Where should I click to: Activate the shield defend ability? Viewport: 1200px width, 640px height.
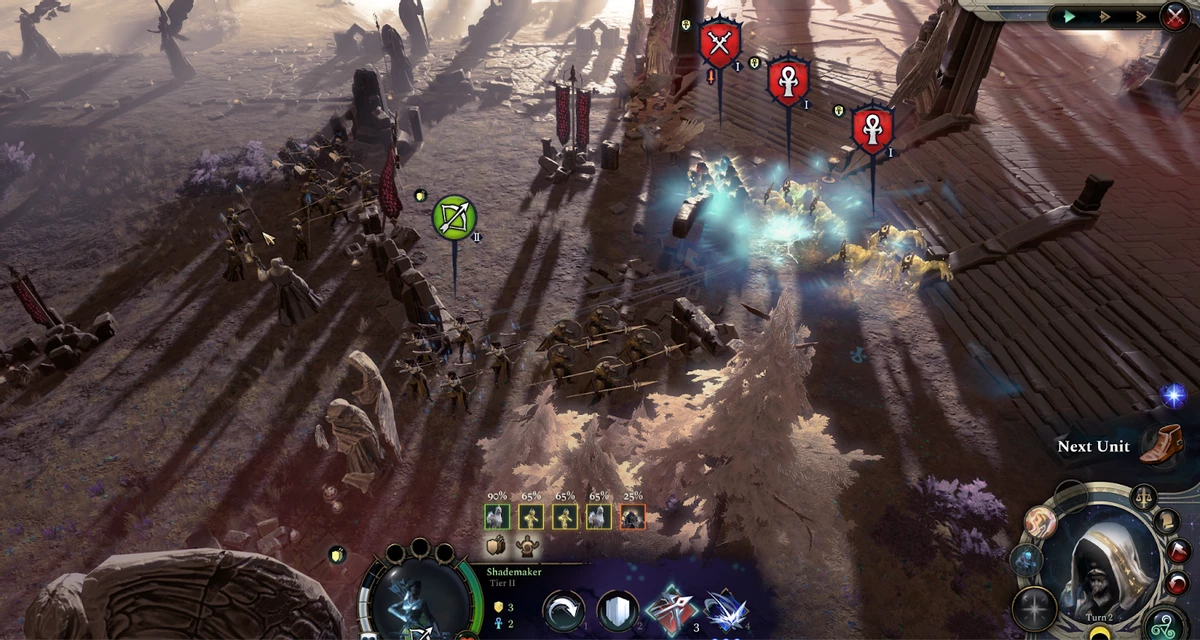coord(617,612)
